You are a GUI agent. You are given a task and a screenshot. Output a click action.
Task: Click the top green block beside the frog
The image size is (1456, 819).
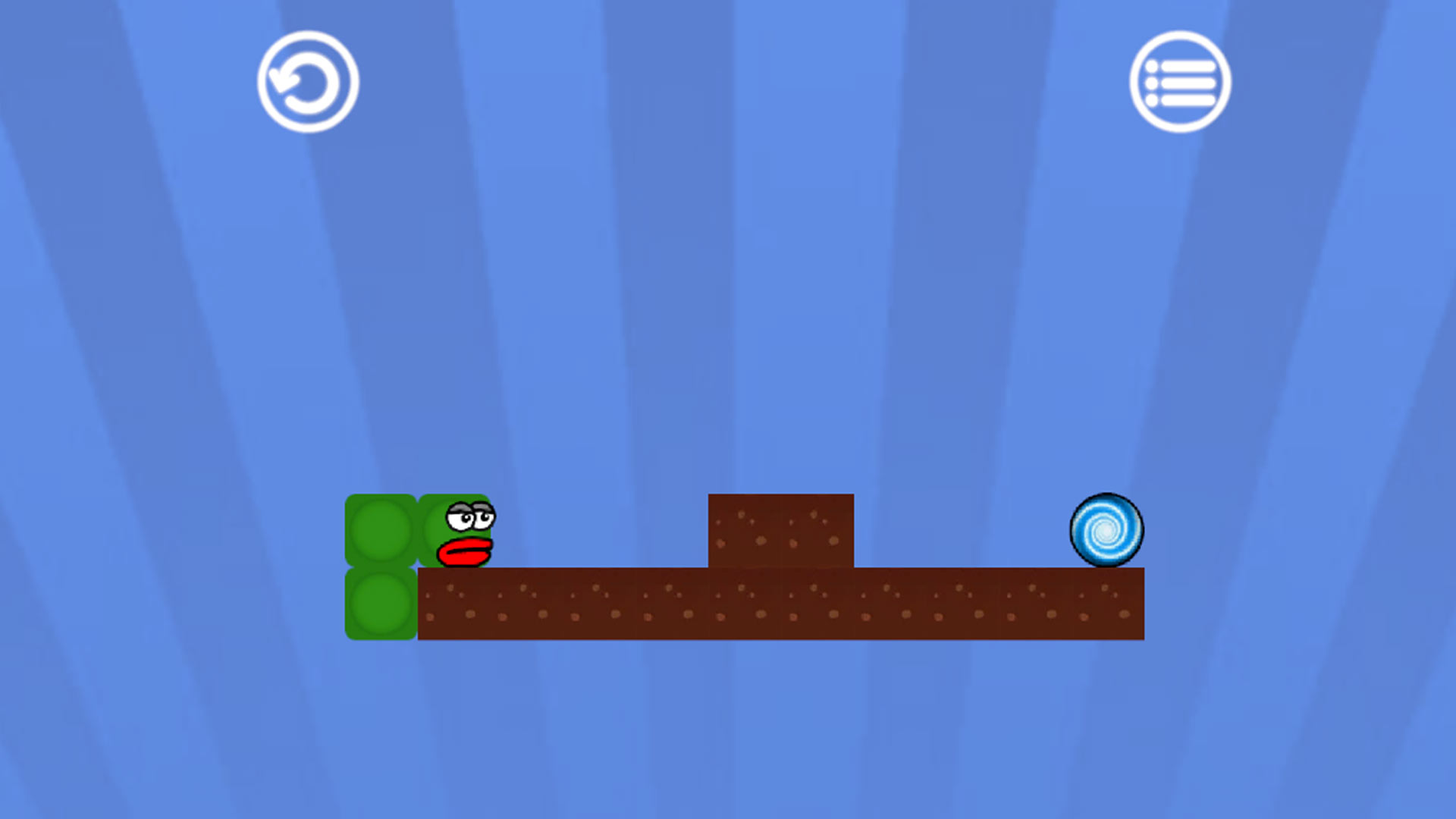tap(381, 529)
